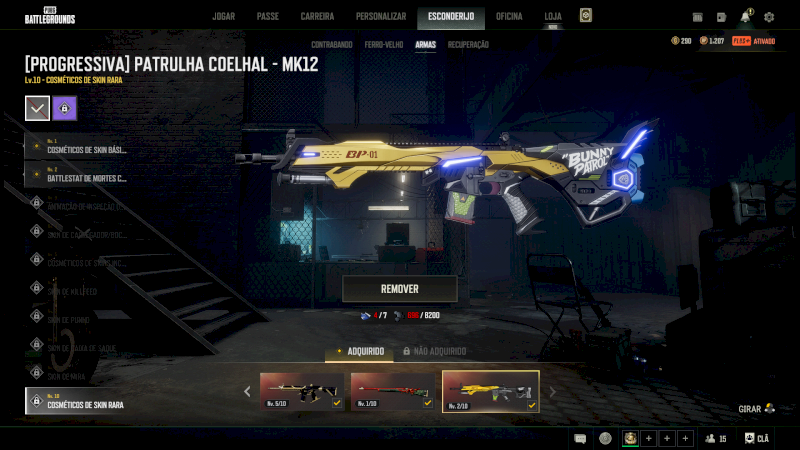Switch to the Passe tab
Image resolution: width=800 pixels, height=450 pixels.
click(268, 16)
